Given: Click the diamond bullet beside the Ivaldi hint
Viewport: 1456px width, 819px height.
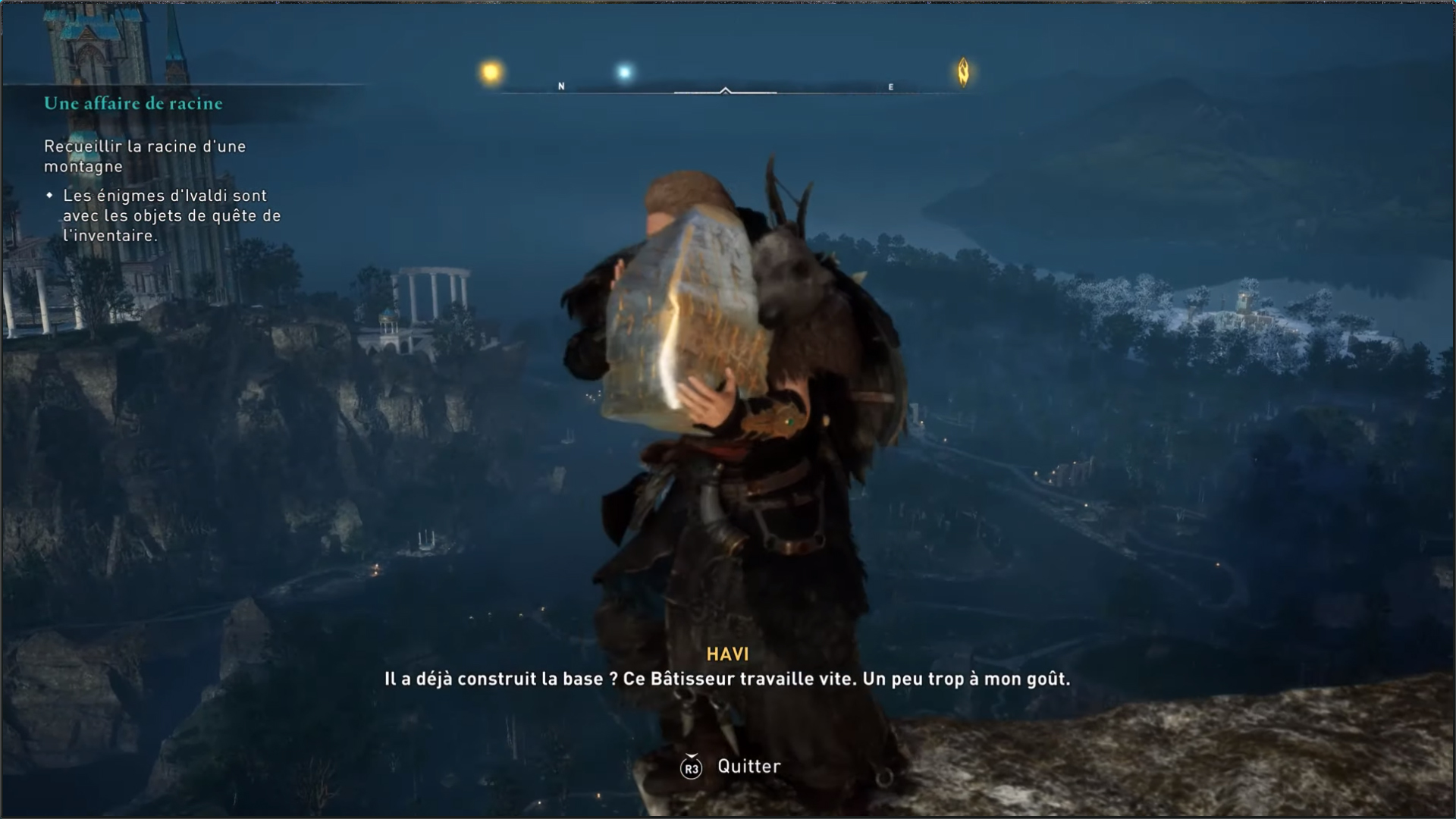Looking at the screenshot, I should pos(49,195).
